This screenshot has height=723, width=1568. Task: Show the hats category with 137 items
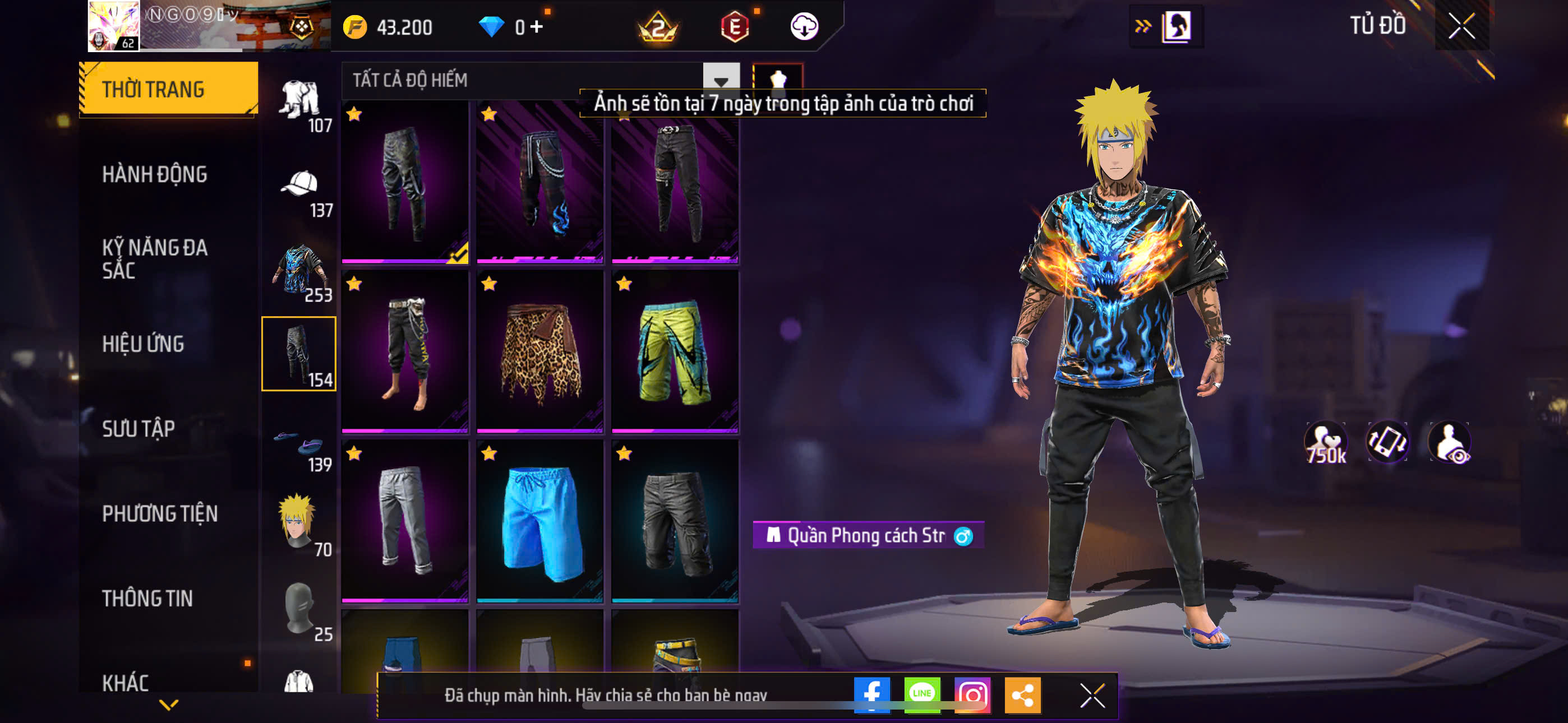(299, 192)
